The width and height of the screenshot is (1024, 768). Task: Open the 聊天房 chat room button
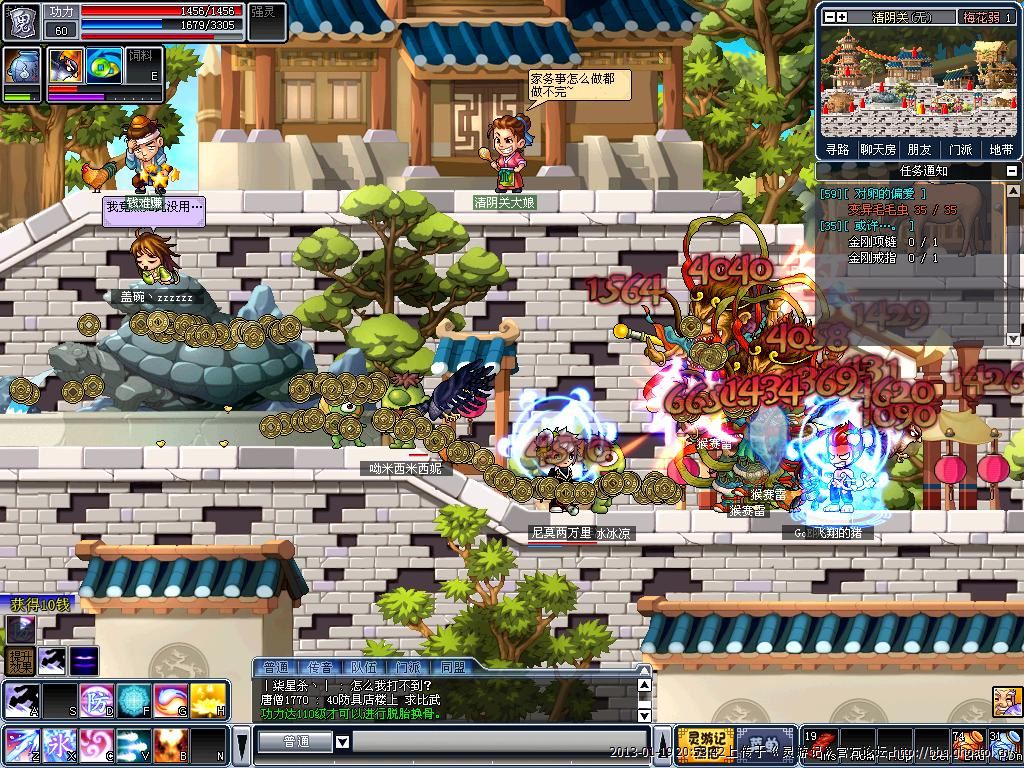(x=877, y=150)
